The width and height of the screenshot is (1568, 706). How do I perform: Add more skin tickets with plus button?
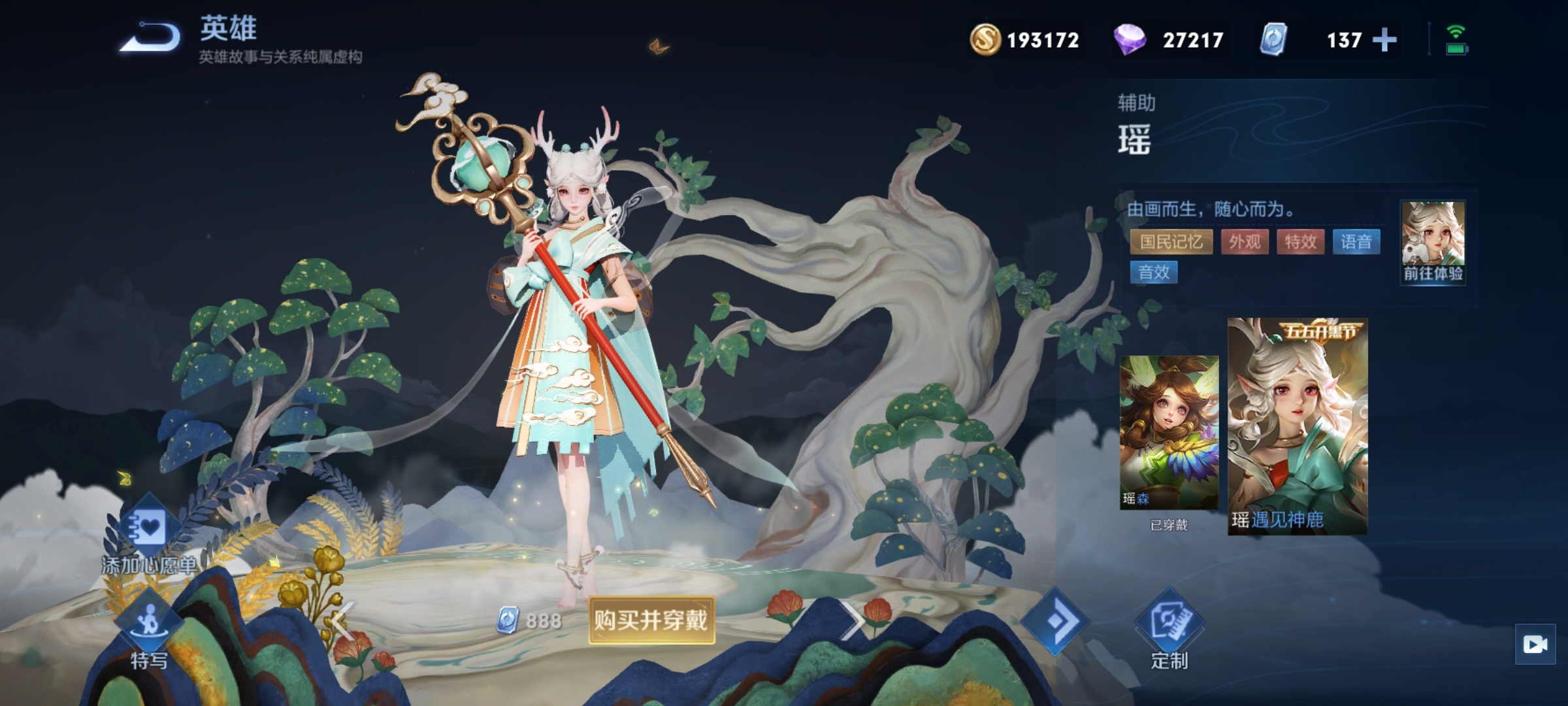(1384, 40)
